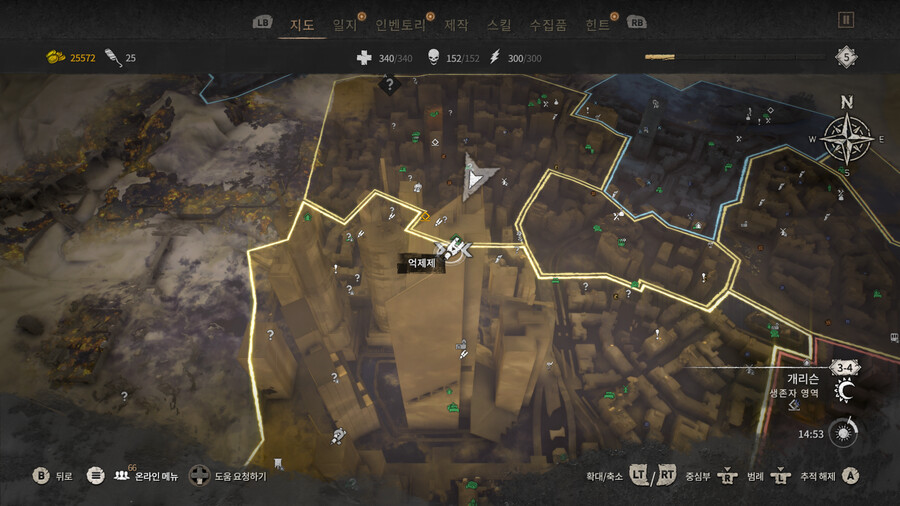Open the 힌트 hints tab

pos(598,24)
